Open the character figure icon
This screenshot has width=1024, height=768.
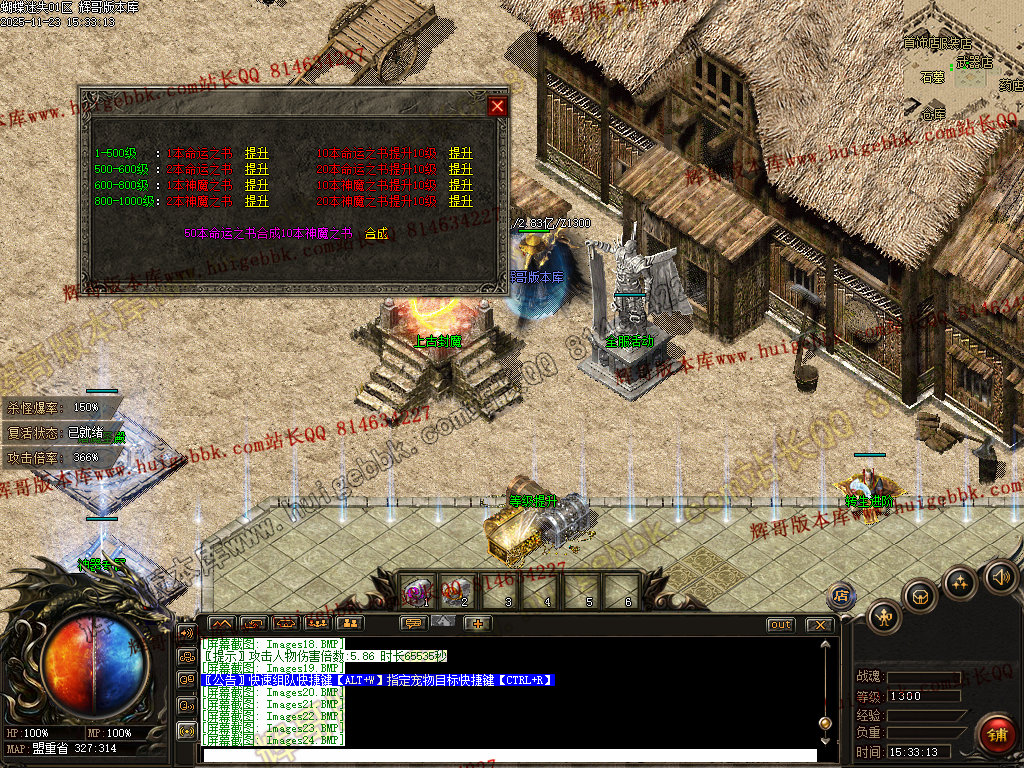(x=885, y=617)
